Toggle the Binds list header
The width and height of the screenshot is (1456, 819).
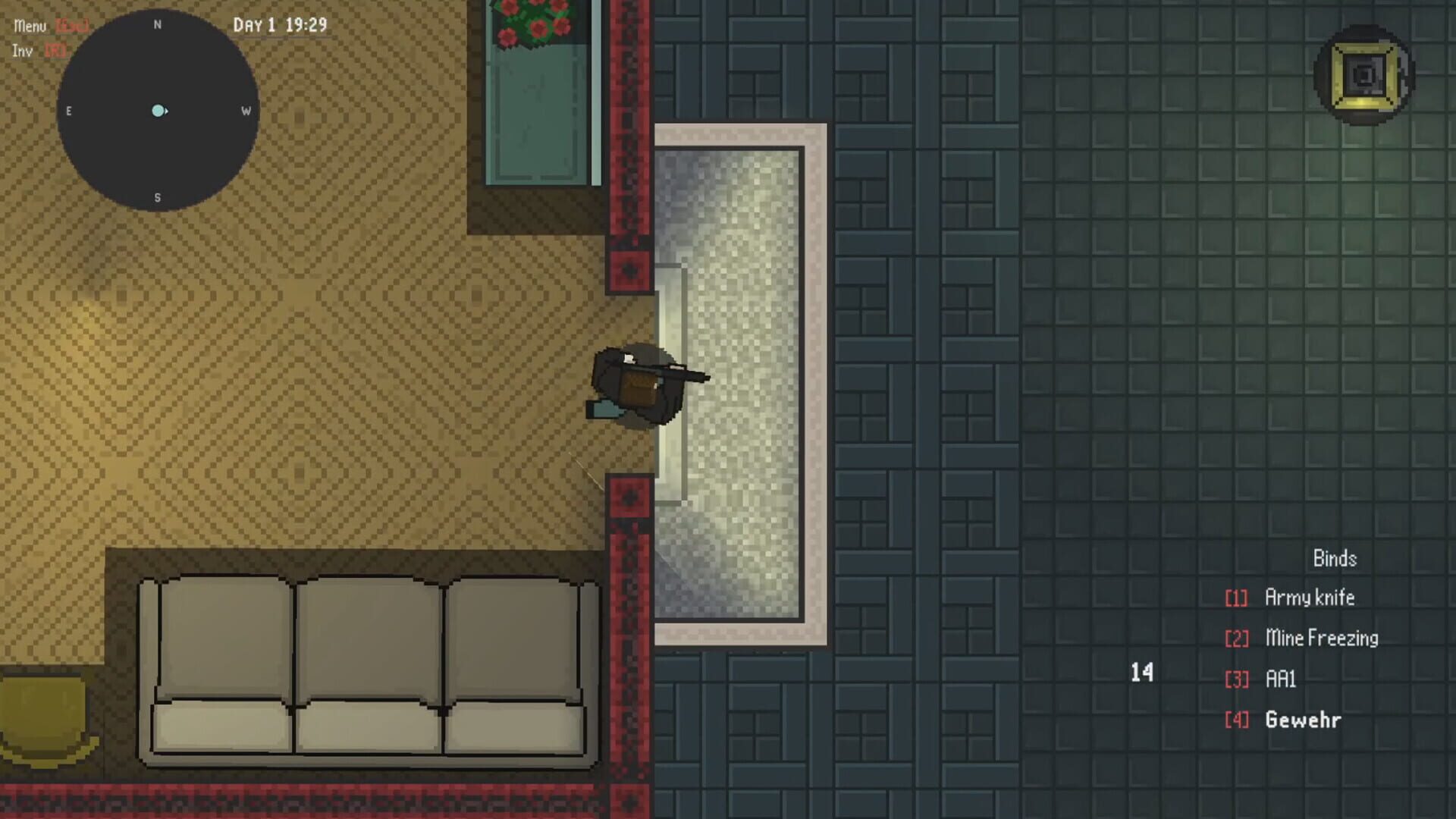[x=1335, y=558]
